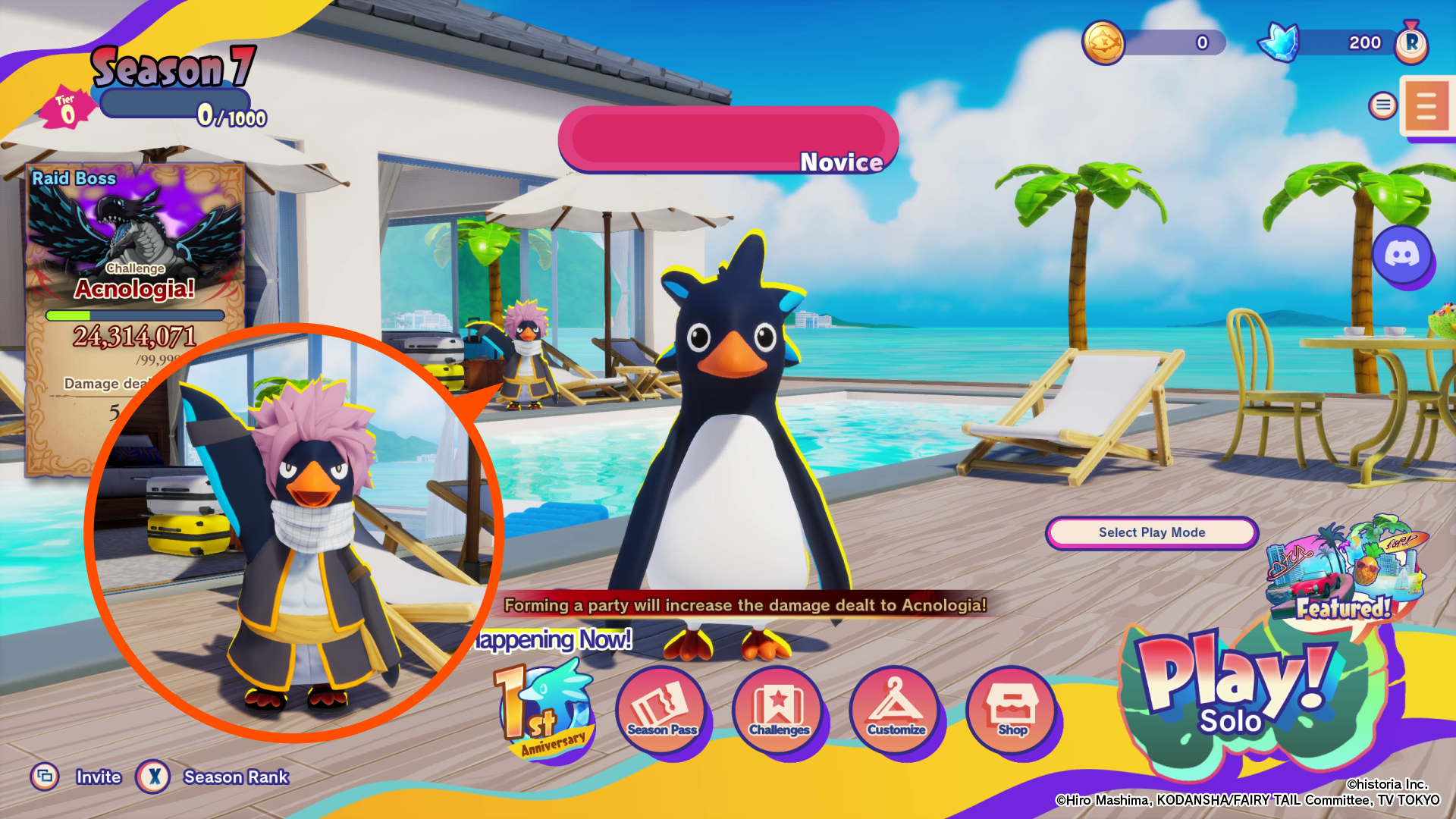Open the Challenges screen
The image size is (1456, 819).
click(779, 711)
